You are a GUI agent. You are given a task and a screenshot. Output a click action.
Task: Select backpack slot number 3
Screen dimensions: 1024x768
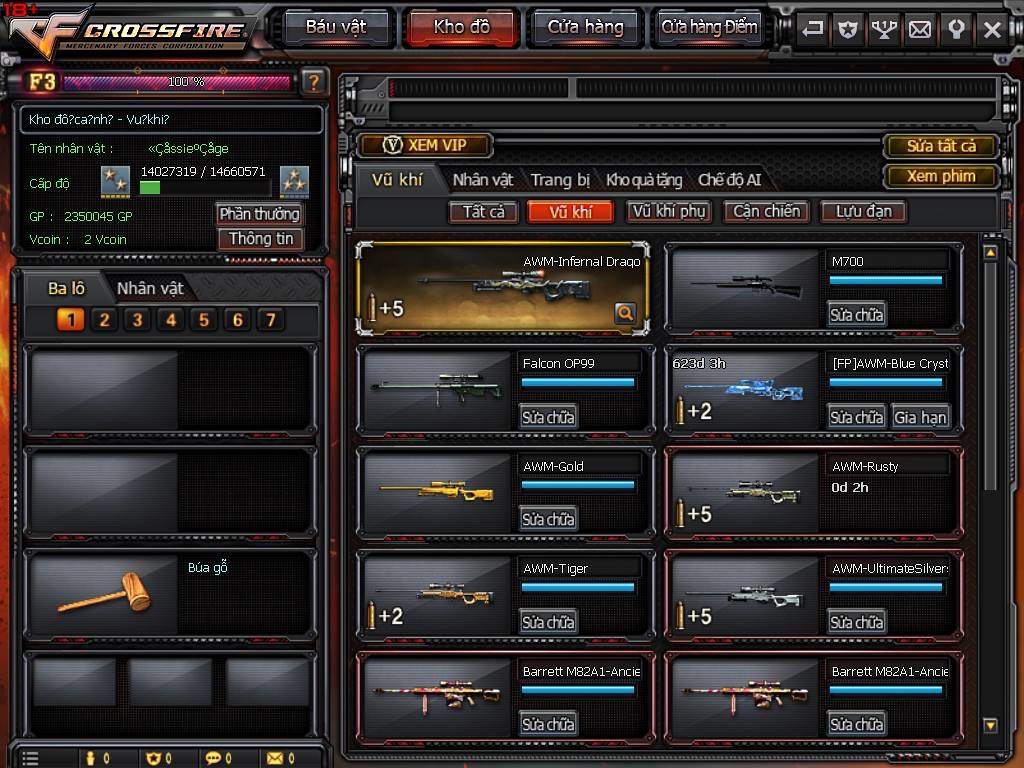137,320
